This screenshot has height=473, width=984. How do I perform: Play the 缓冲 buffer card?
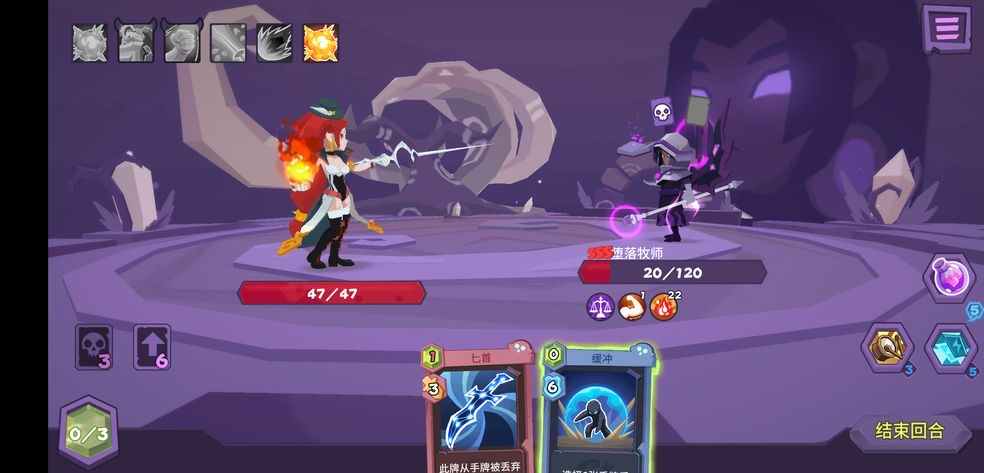pyautogui.click(x=599, y=410)
